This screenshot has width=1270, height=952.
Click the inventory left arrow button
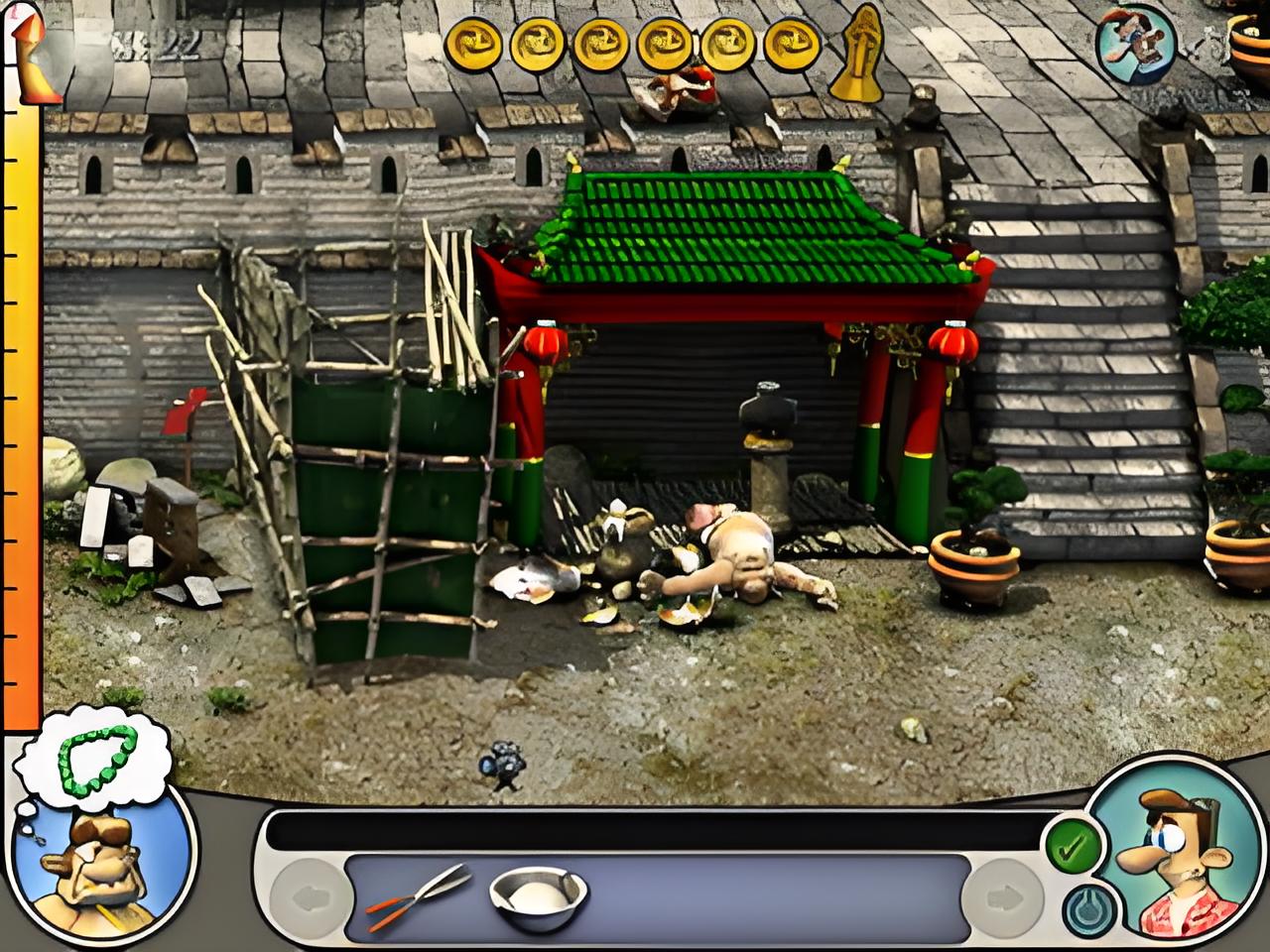tap(312, 898)
